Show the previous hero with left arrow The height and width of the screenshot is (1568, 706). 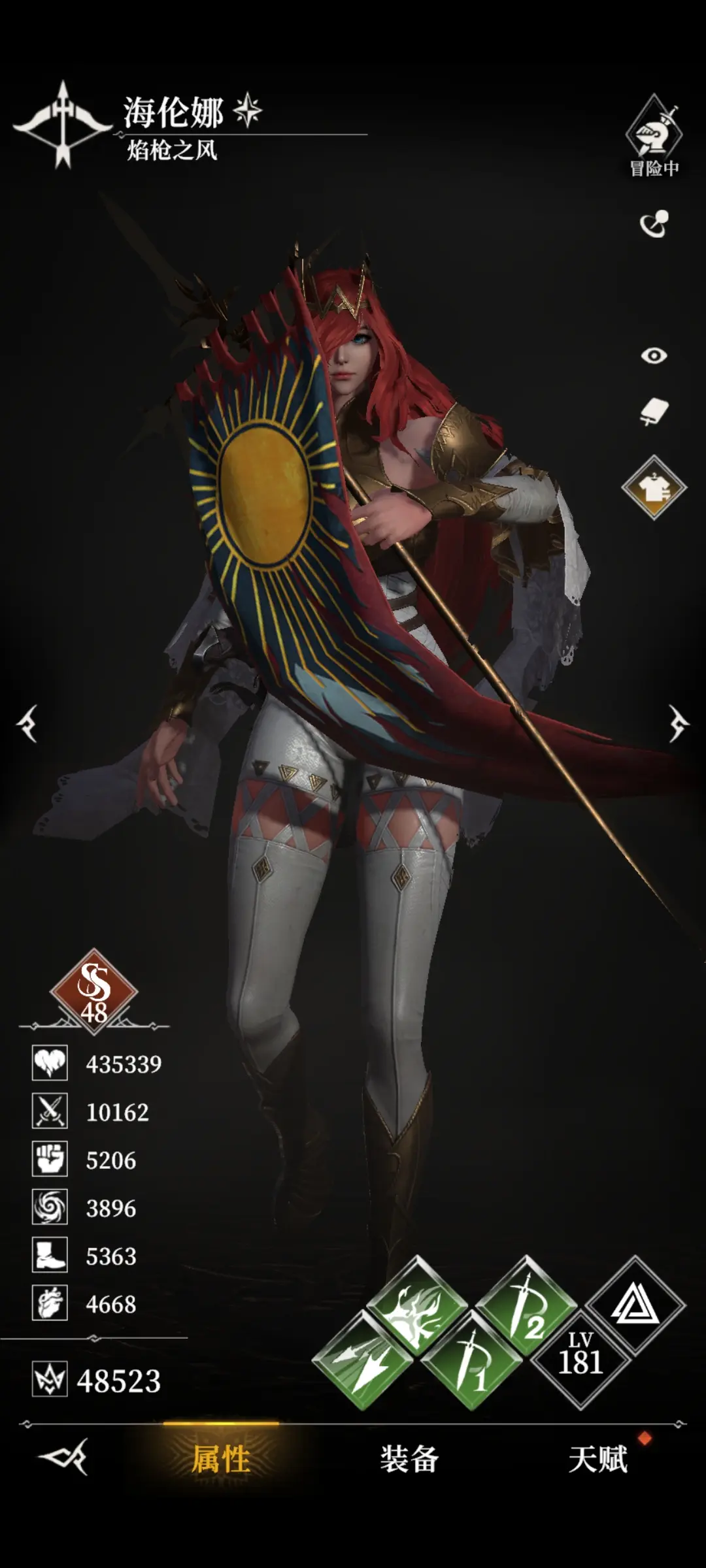27,723
